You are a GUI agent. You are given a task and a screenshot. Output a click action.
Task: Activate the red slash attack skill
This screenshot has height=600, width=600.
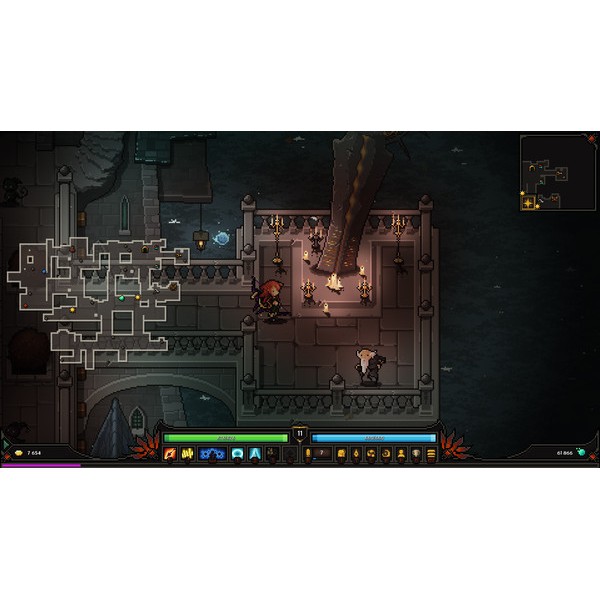[x=170, y=454]
